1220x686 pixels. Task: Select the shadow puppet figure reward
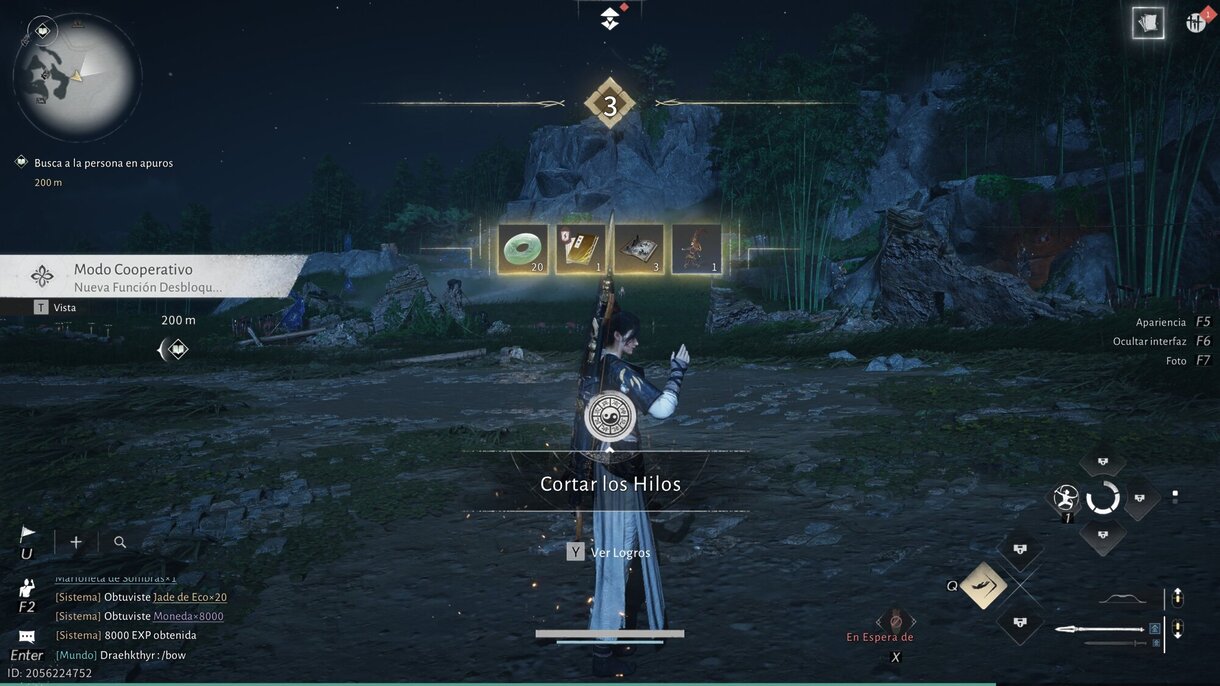(696, 249)
